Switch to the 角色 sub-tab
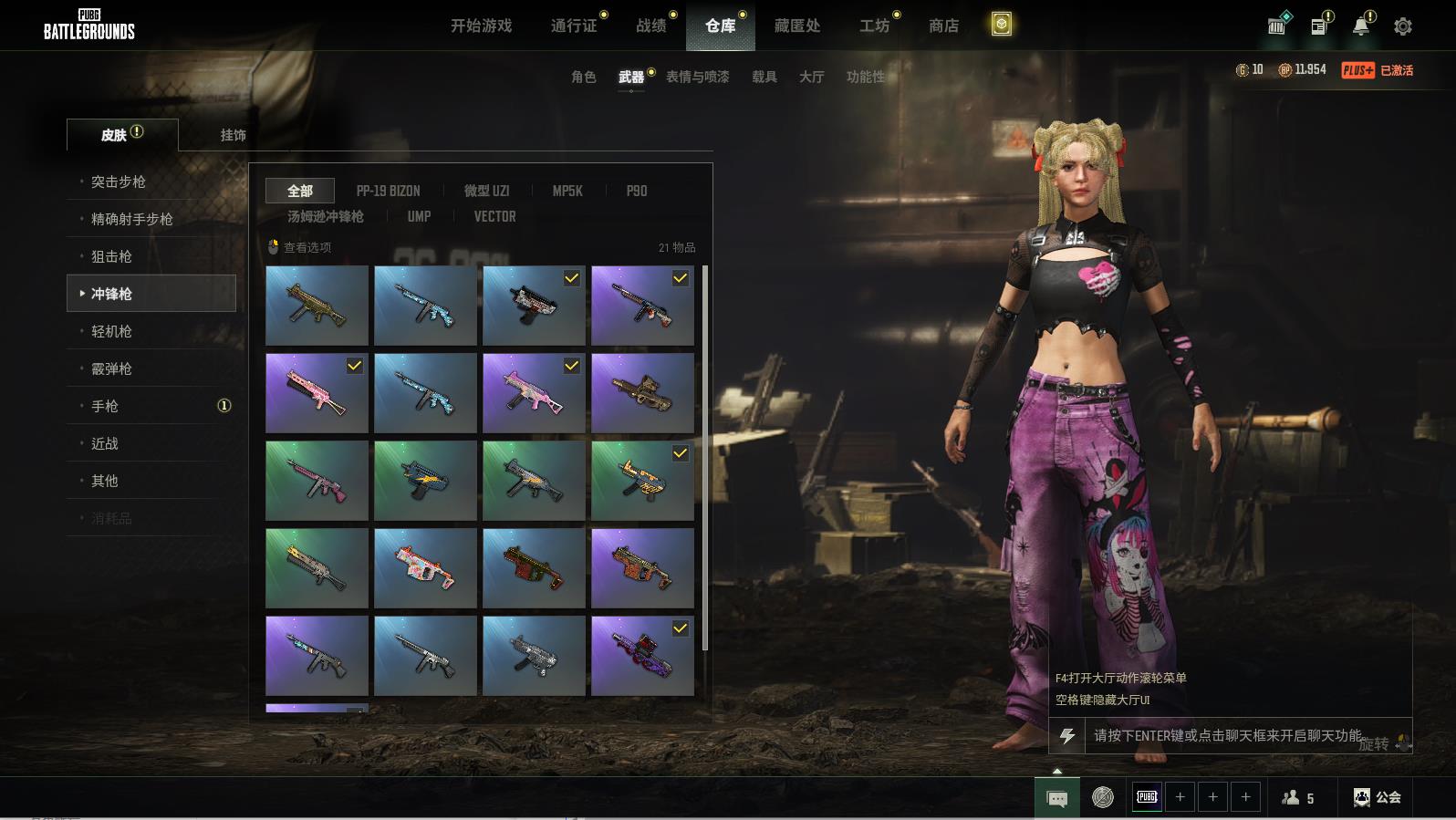1456x820 pixels. [x=583, y=77]
